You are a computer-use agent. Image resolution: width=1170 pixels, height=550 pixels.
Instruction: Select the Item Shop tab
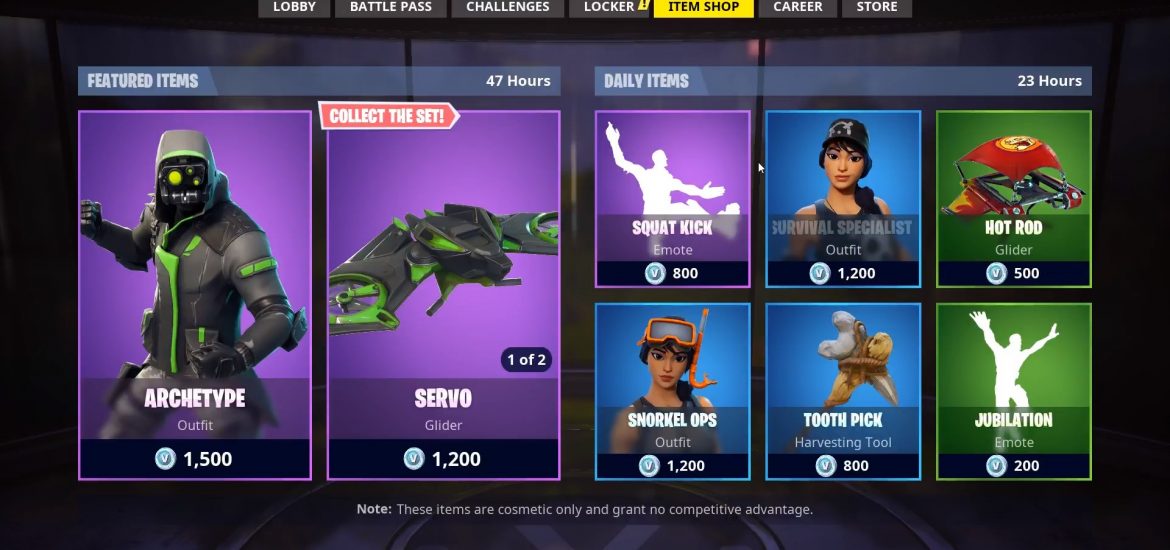703,8
